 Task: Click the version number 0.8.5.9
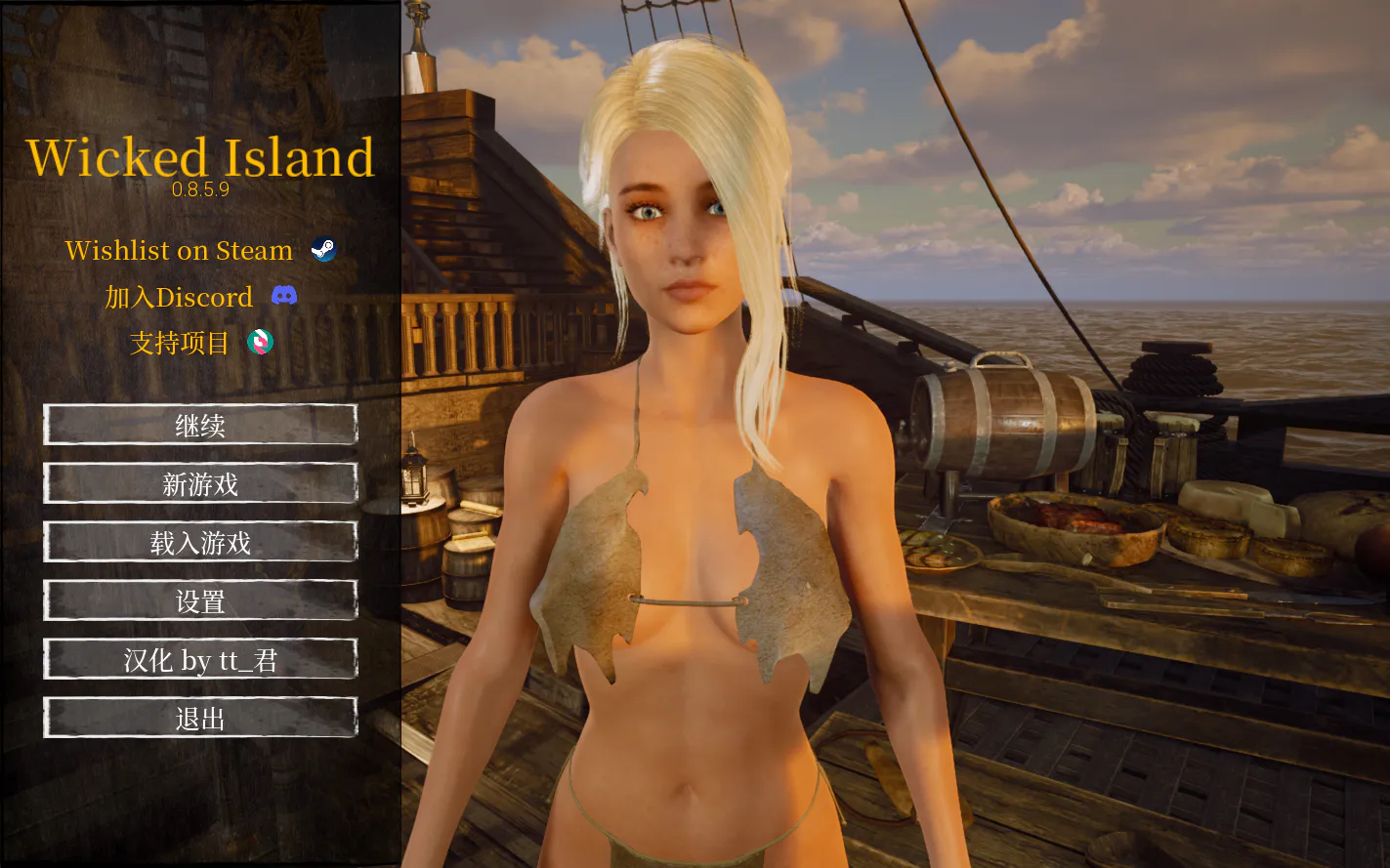pos(201,191)
